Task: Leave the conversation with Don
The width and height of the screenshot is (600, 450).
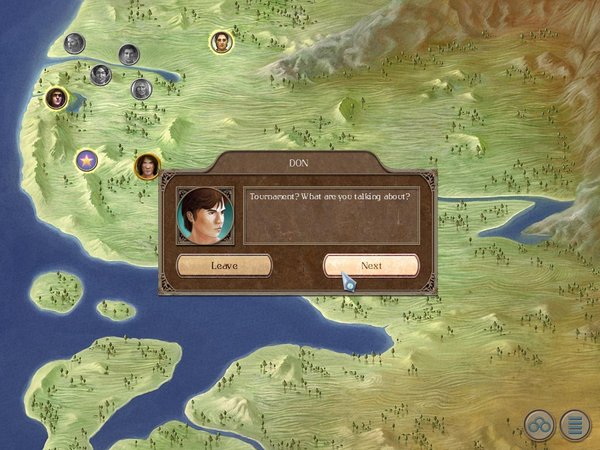Action: pos(224,265)
